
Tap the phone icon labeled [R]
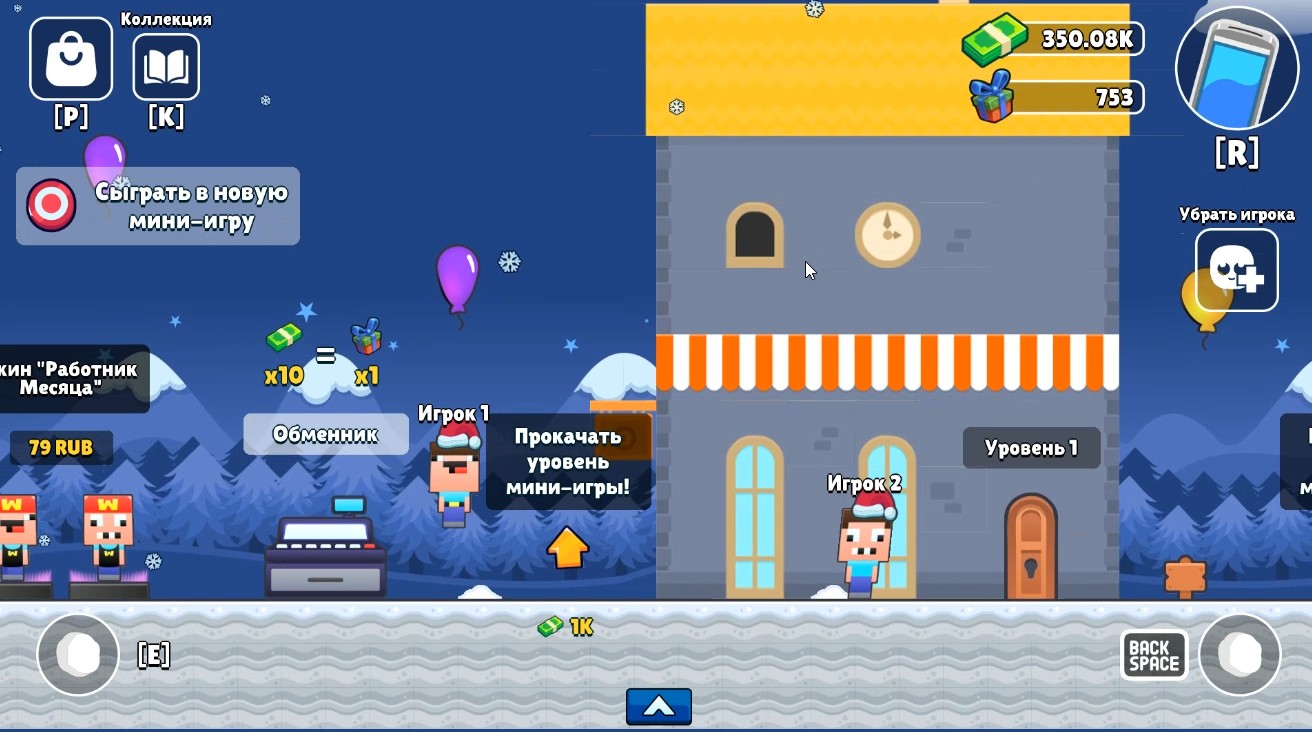[1237, 70]
